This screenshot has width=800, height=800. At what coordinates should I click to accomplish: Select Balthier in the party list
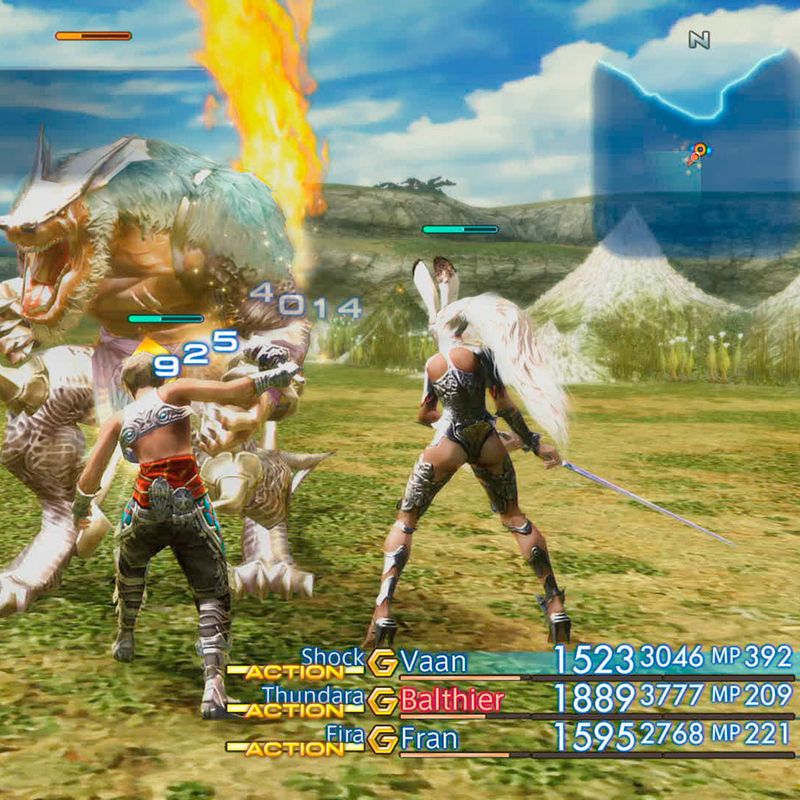451,700
